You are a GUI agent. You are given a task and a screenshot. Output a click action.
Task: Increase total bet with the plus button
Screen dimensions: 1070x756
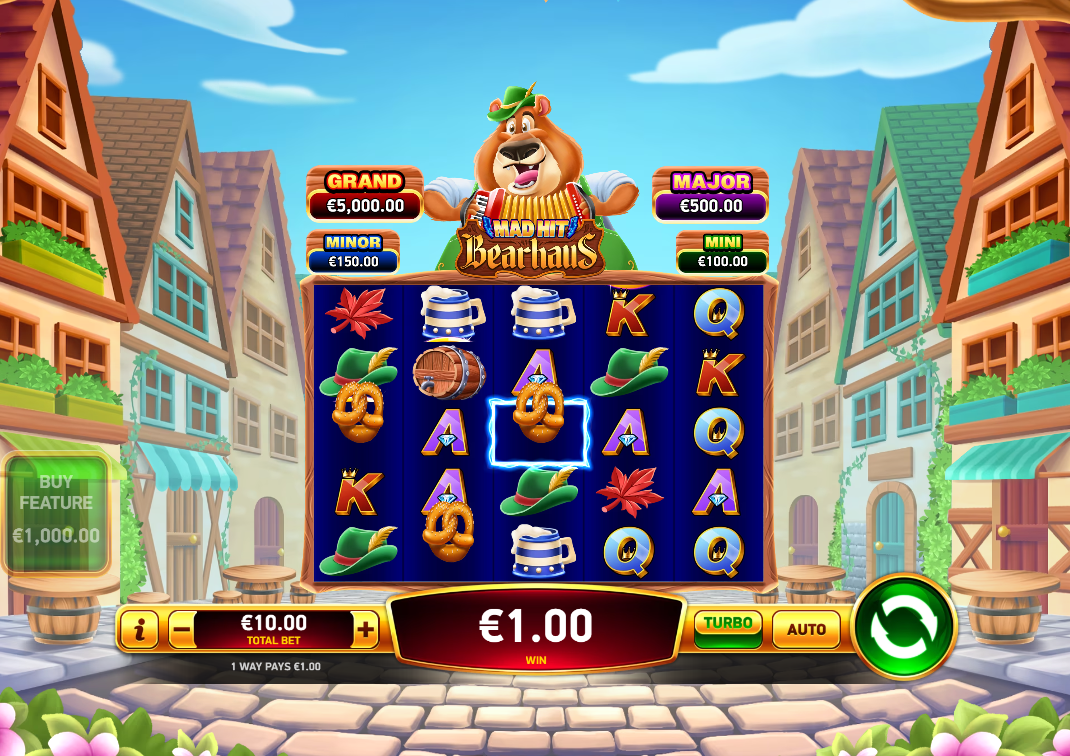pos(366,629)
